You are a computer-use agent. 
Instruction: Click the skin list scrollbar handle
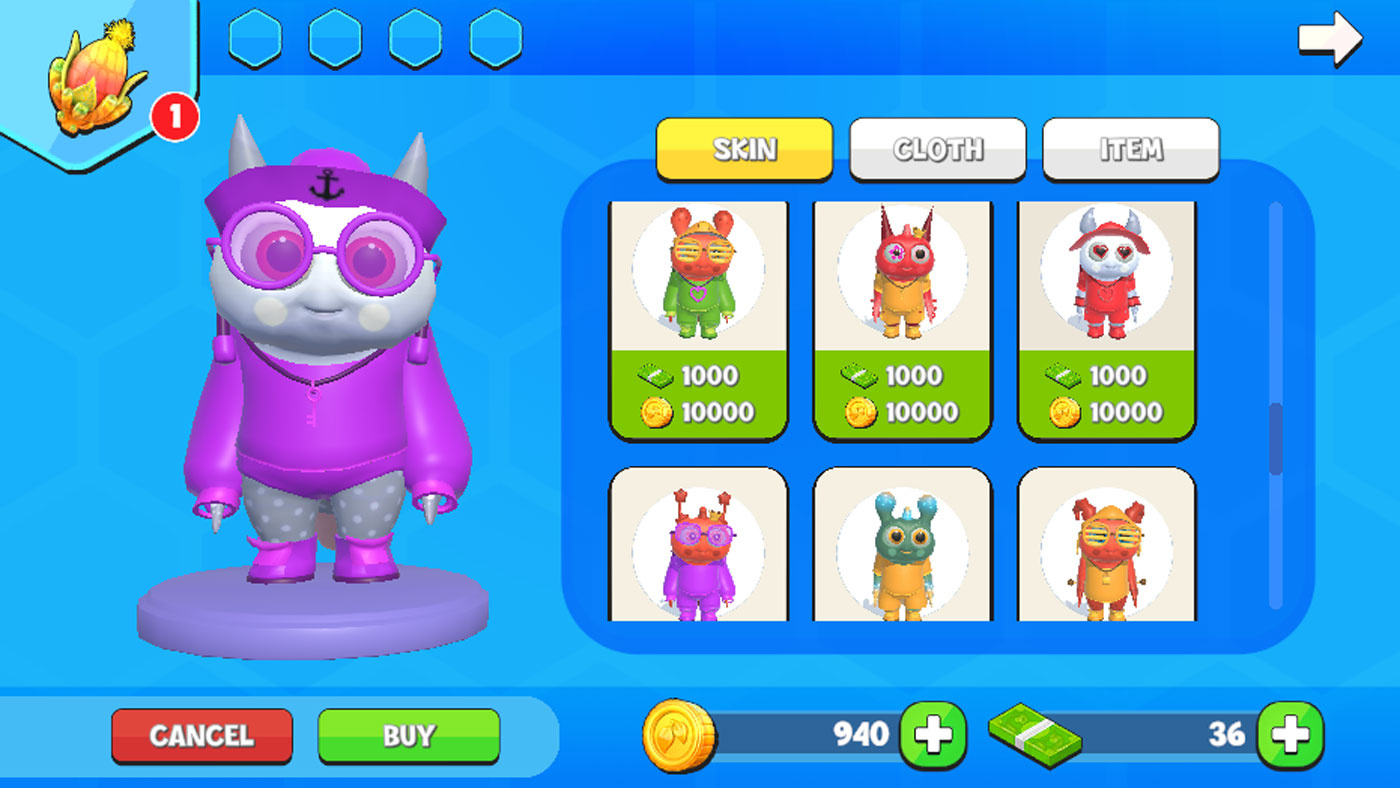click(x=1275, y=438)
